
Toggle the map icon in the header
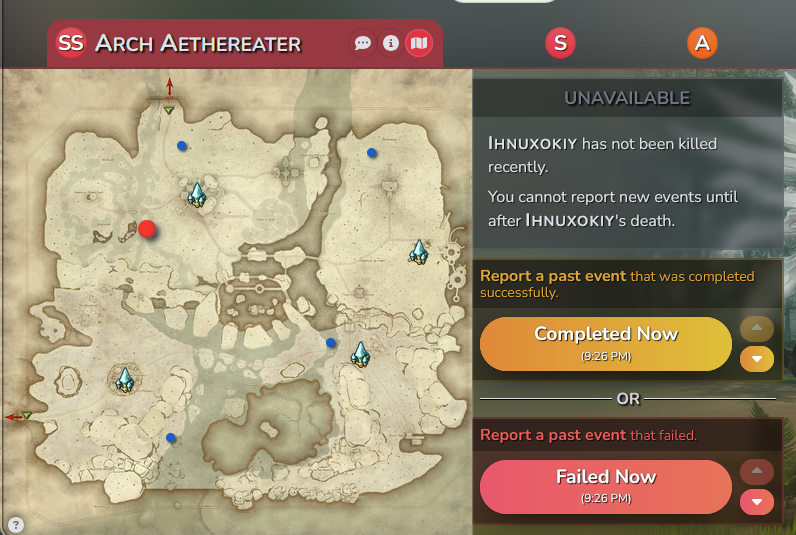419,44
